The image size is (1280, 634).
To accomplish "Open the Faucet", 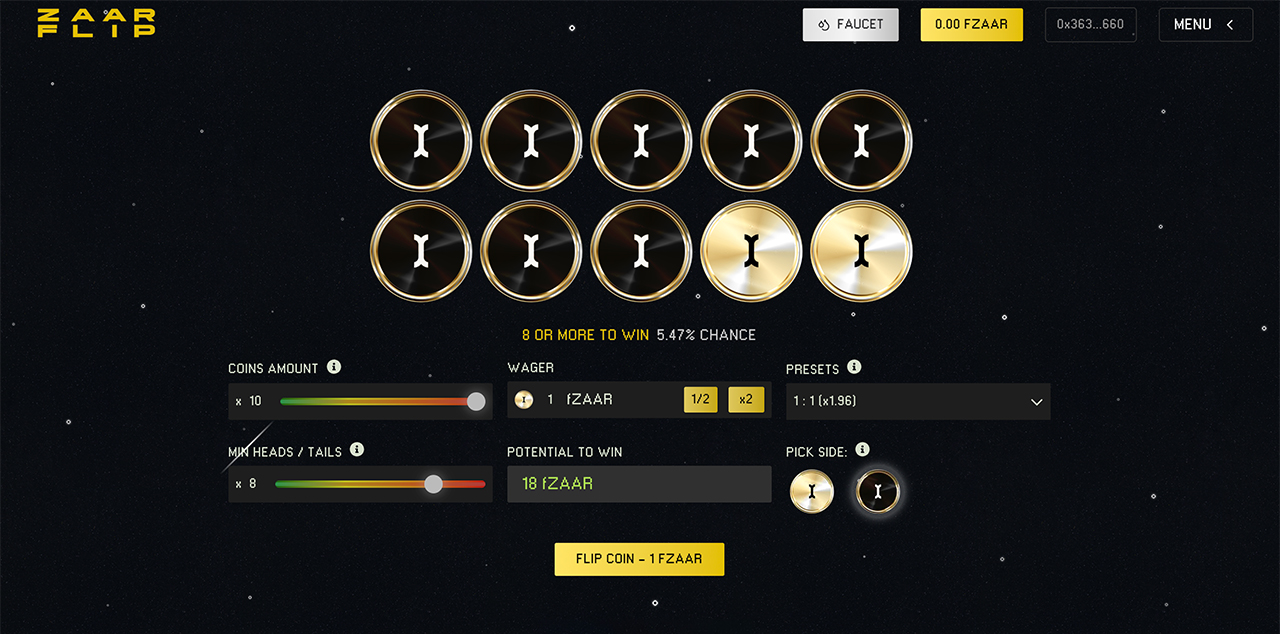I will pyautogui.click(x=850, y=25).
